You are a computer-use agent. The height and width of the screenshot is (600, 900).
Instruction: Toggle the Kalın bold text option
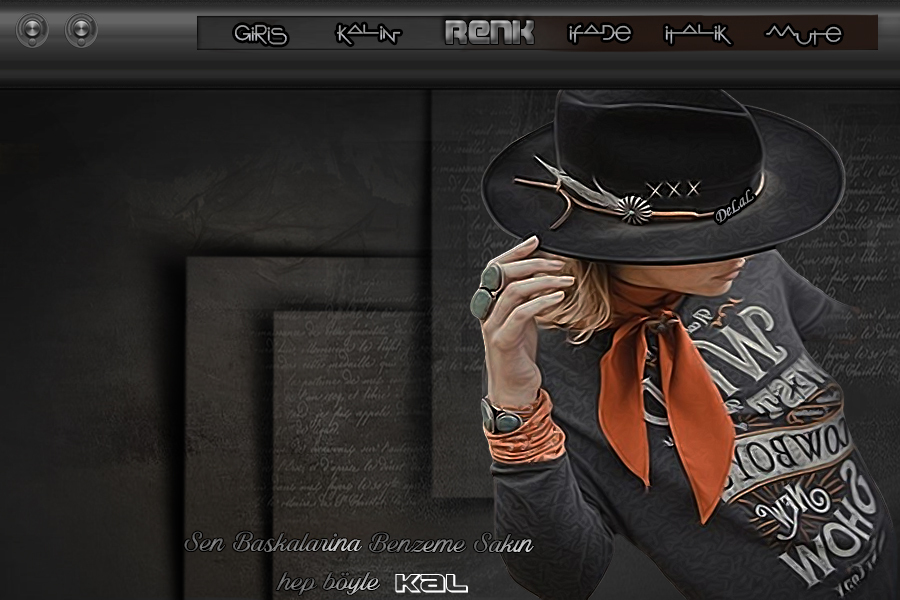[368, 34]
